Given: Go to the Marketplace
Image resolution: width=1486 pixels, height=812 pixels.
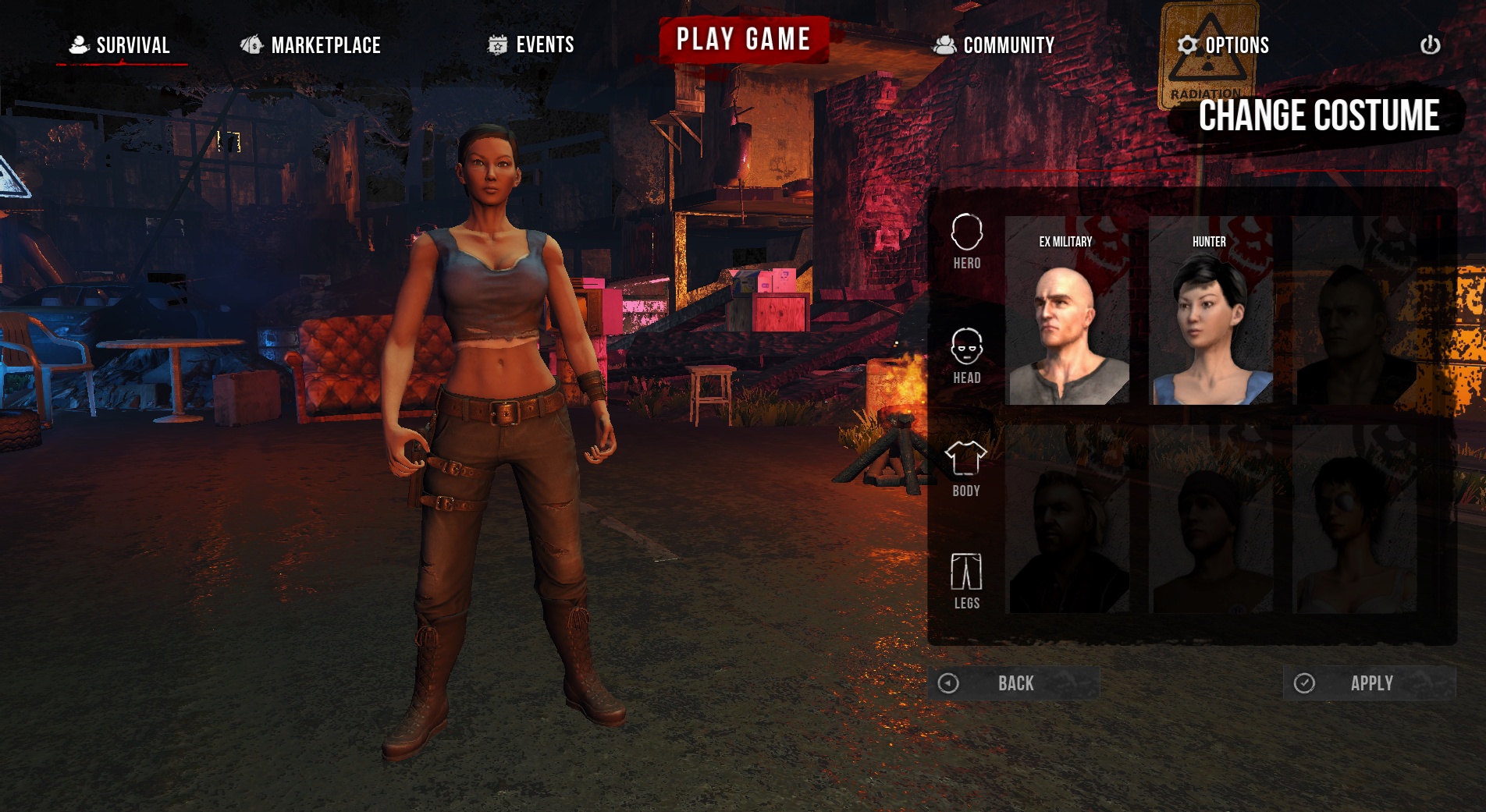Looking at the screenshot, I should point(311,45).
